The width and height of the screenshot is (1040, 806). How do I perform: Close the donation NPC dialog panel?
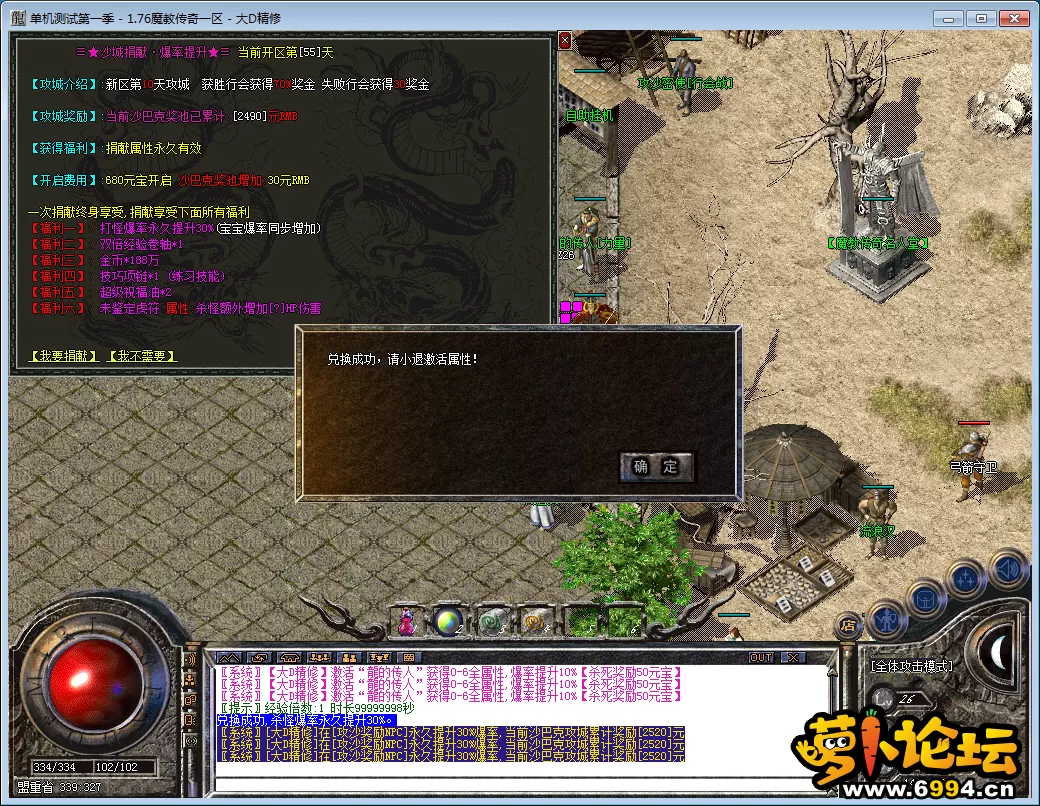click(x=565, y=41)
